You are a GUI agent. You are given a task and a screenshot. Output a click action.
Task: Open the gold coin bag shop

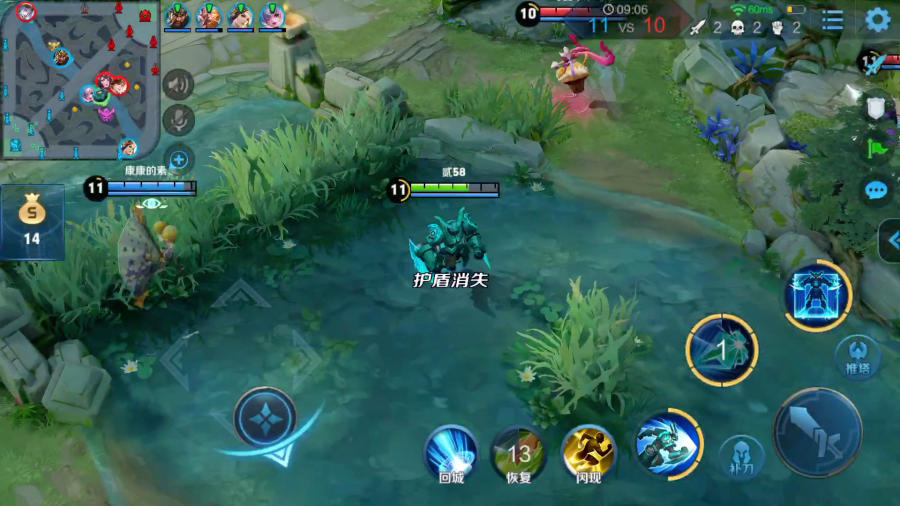click(x=32, y=221)
